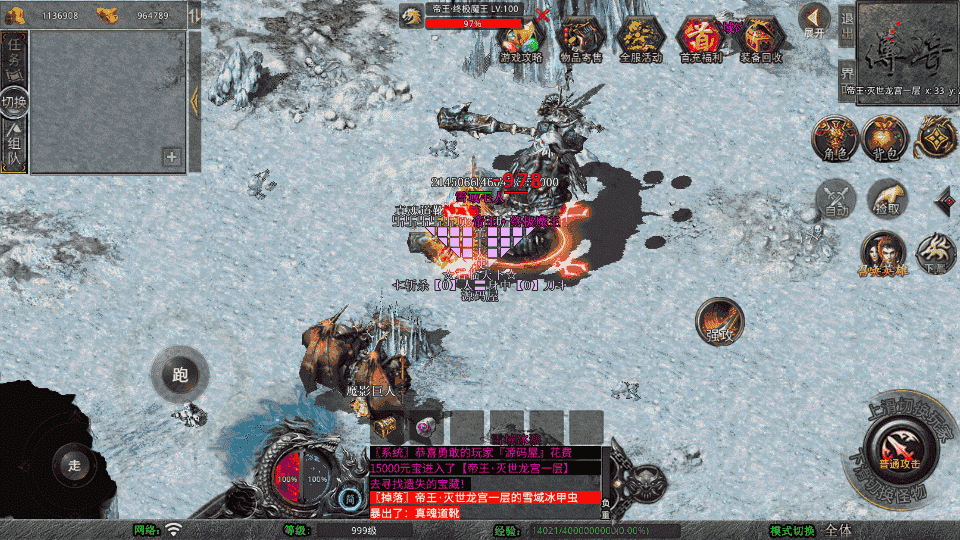Click the 退出 exit button

coord(846,28)
